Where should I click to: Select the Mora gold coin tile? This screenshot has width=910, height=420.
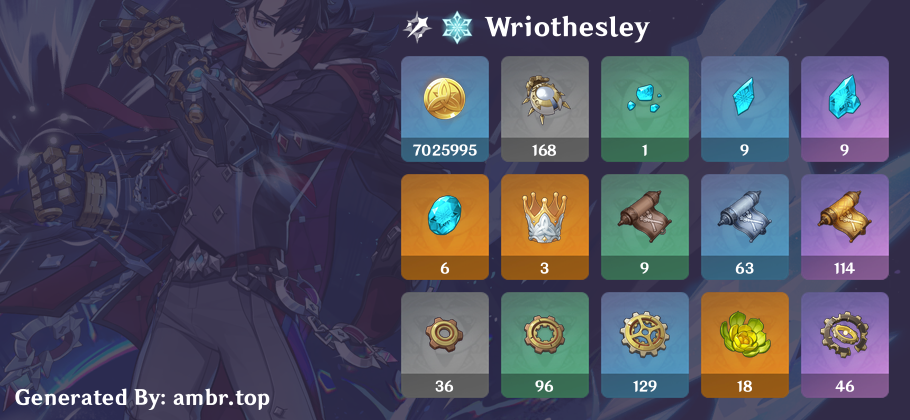[444, 108]
